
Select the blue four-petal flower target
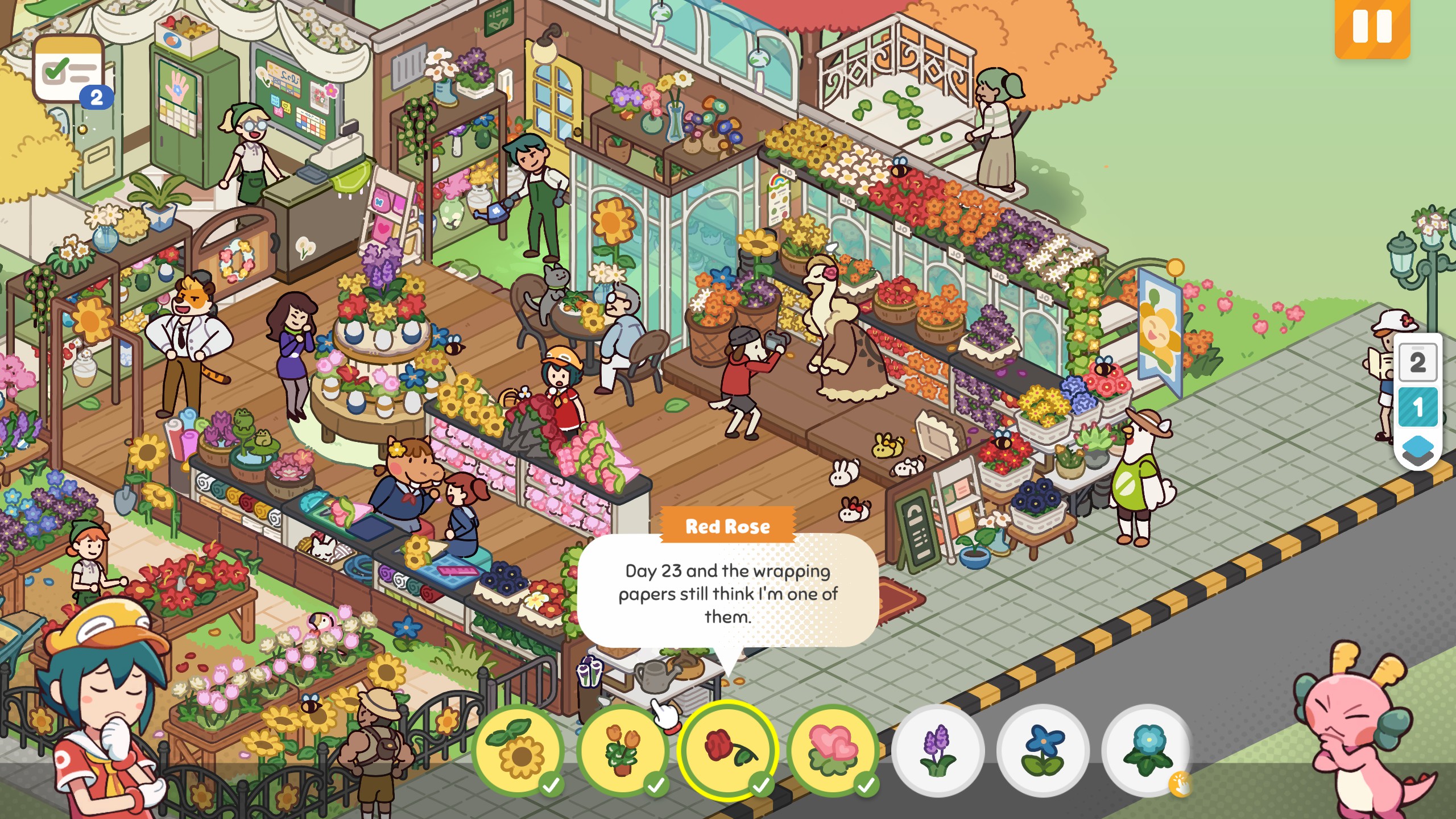[x=1043, y=750]
